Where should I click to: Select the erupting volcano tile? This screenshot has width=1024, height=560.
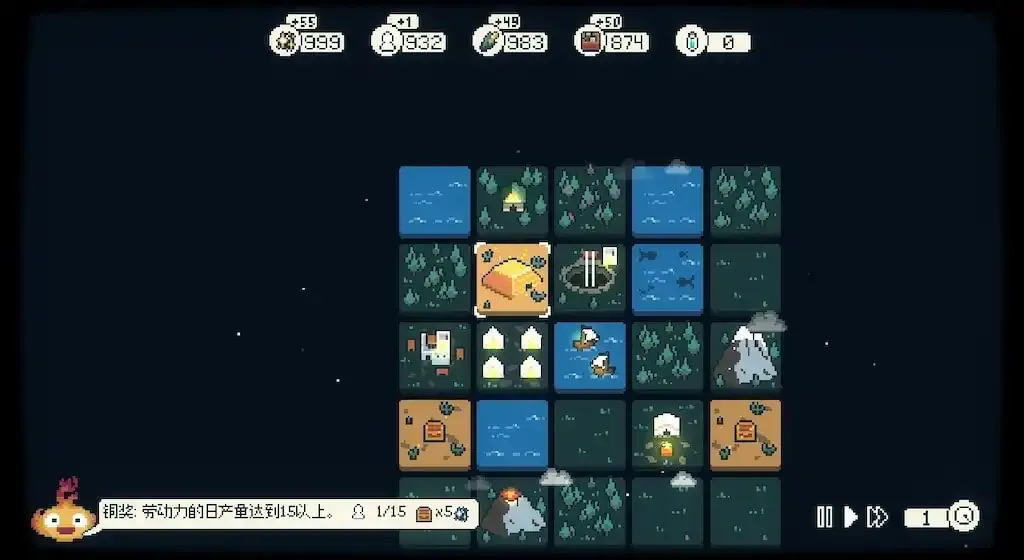(x=514, y=510)
